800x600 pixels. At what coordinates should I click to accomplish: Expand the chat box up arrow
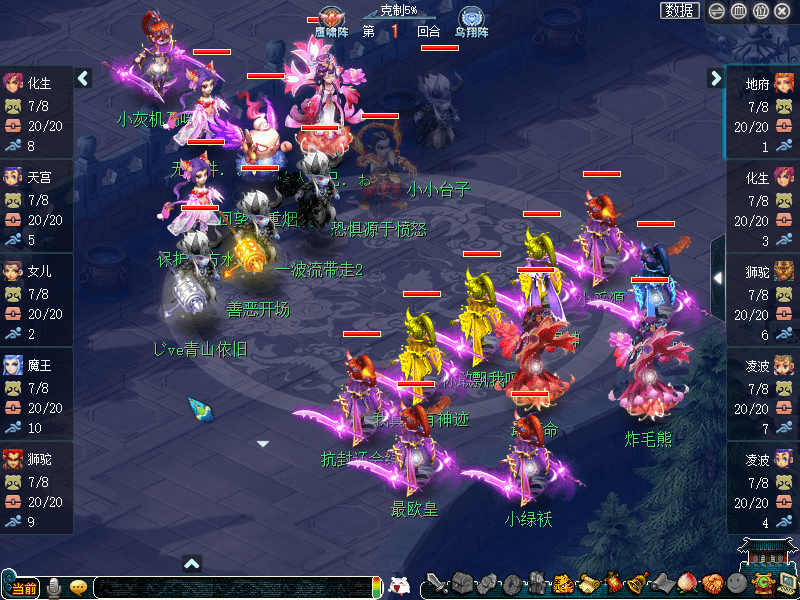point(192,563)
